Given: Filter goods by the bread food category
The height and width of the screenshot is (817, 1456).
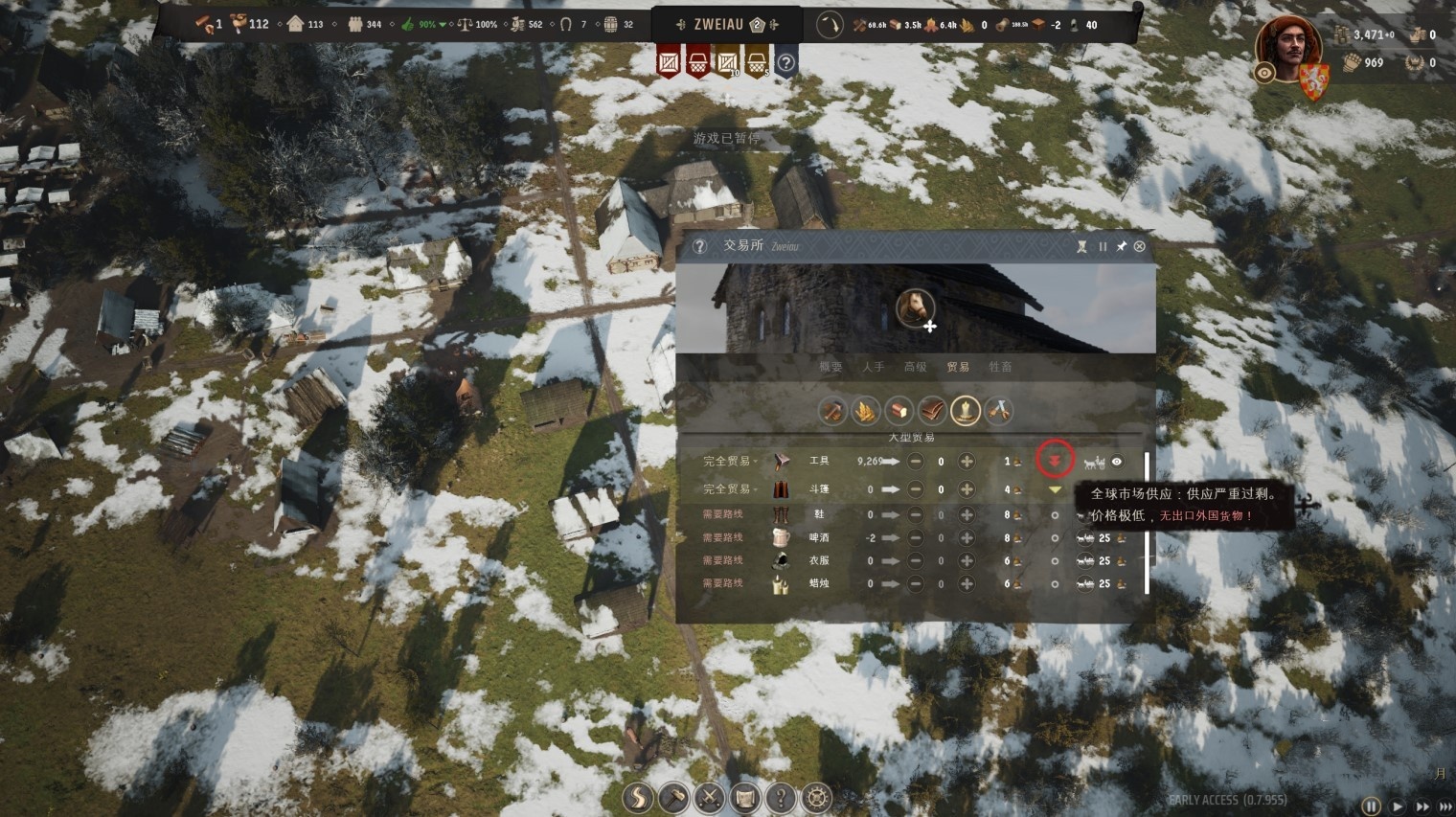Looking at the screenshot, I should click(898, 411).
